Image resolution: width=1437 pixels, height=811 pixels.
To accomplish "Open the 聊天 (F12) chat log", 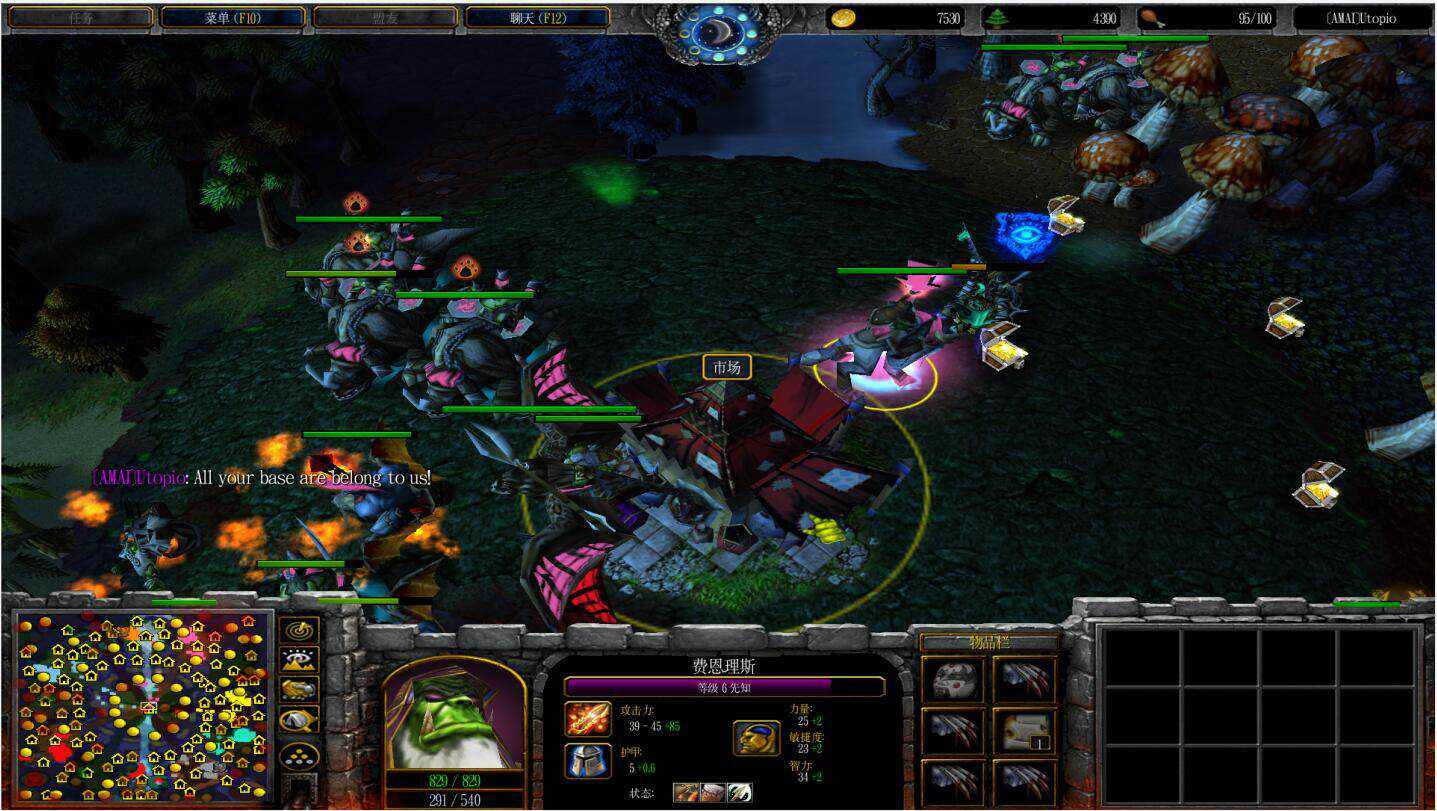I will tap(538, 18).
